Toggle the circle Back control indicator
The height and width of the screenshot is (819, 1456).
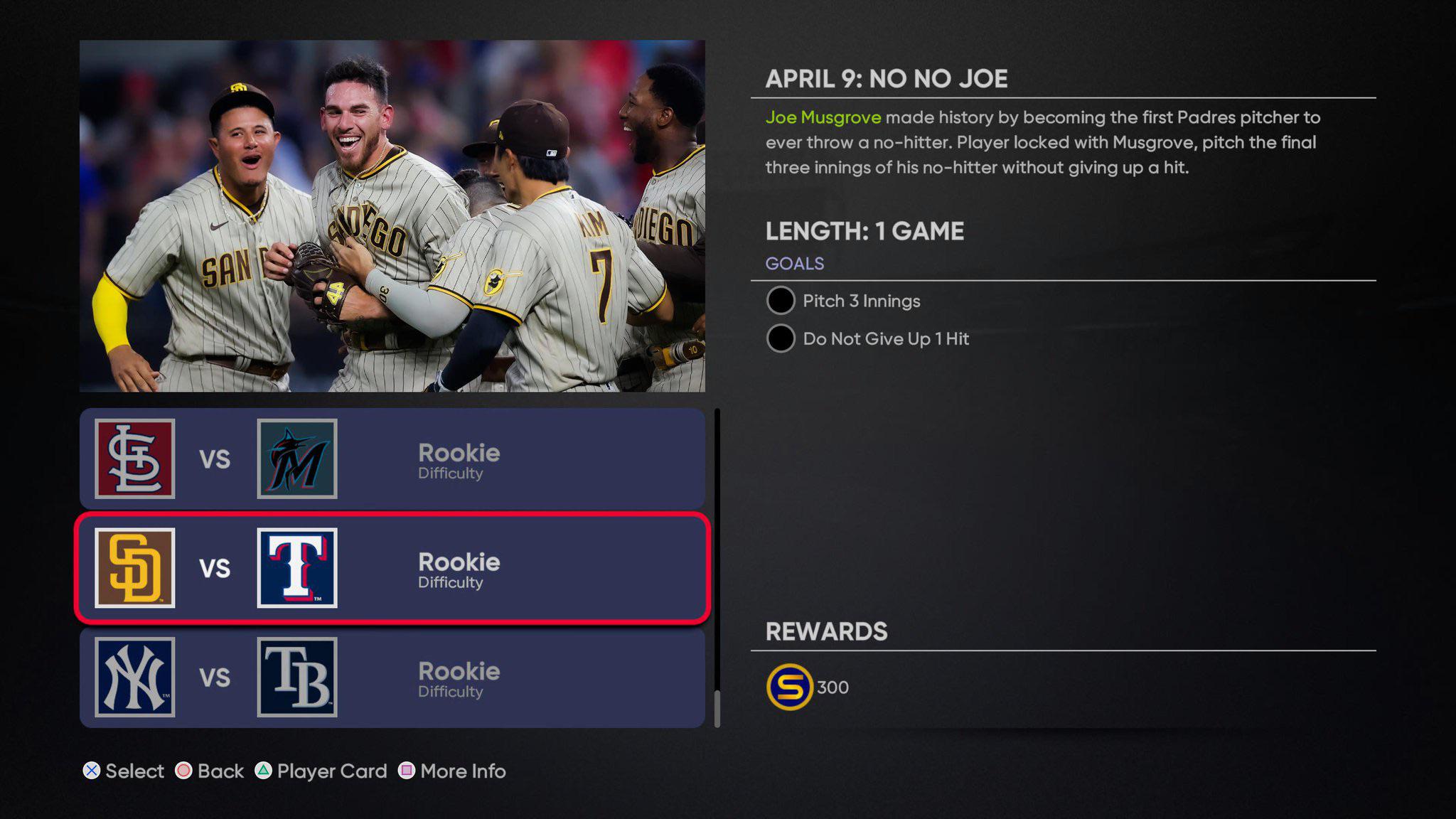pos(184,771)
